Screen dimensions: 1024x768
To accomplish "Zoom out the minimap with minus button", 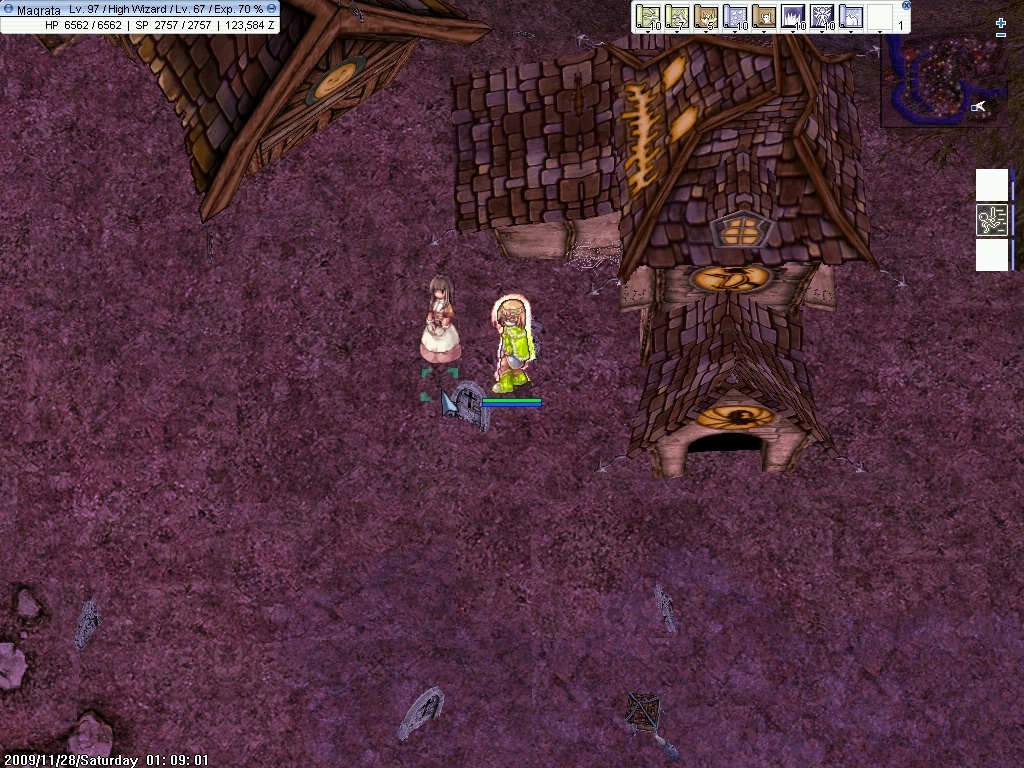I will pyautogui.click(x=1001, y=36).
